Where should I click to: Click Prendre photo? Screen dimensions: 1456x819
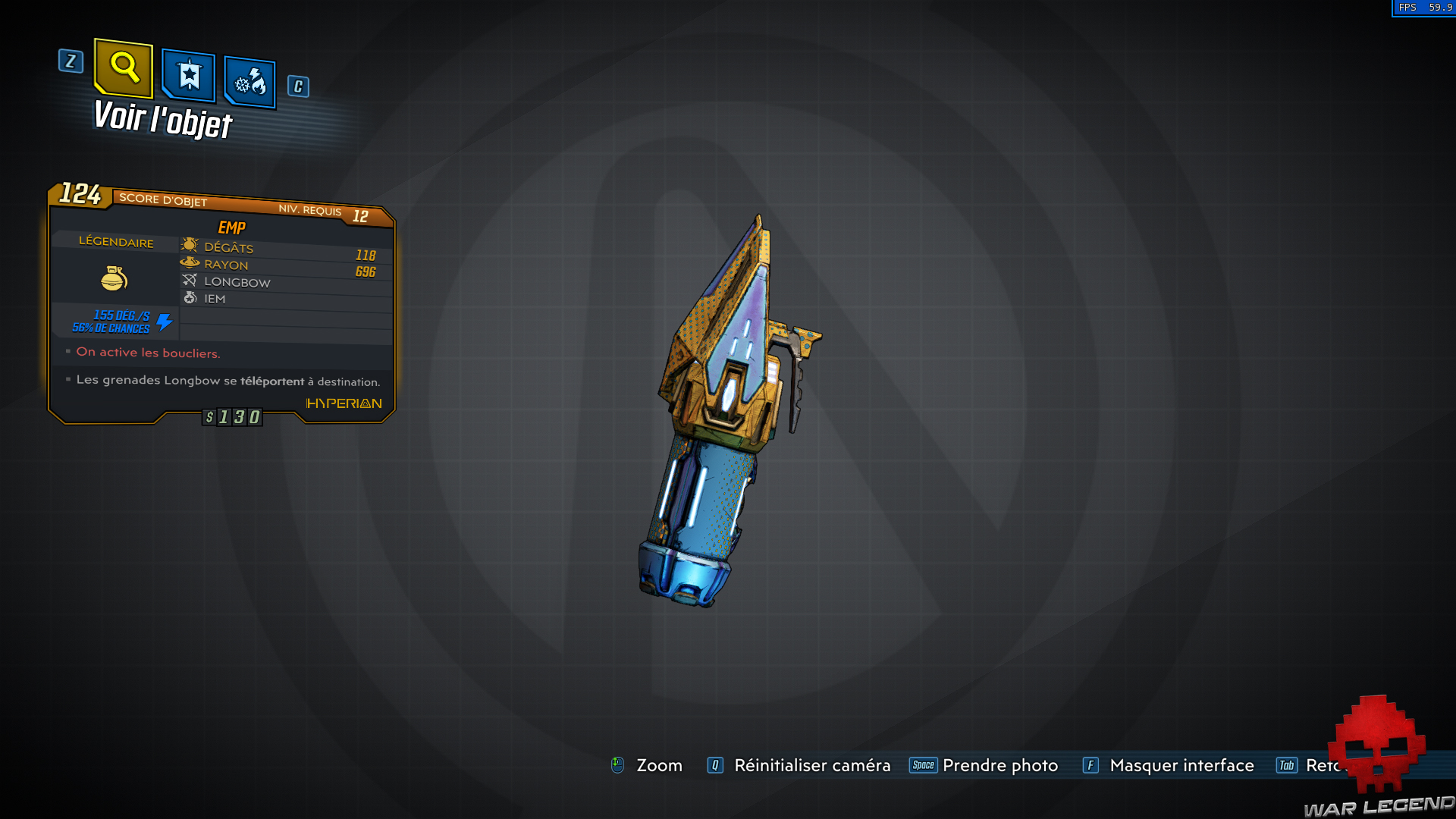pos(1000,765)
